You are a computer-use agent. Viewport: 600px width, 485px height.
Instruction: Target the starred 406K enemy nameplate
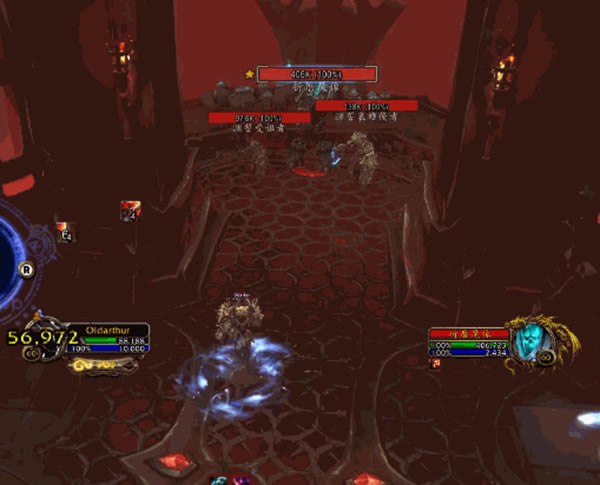click(317, 73)
